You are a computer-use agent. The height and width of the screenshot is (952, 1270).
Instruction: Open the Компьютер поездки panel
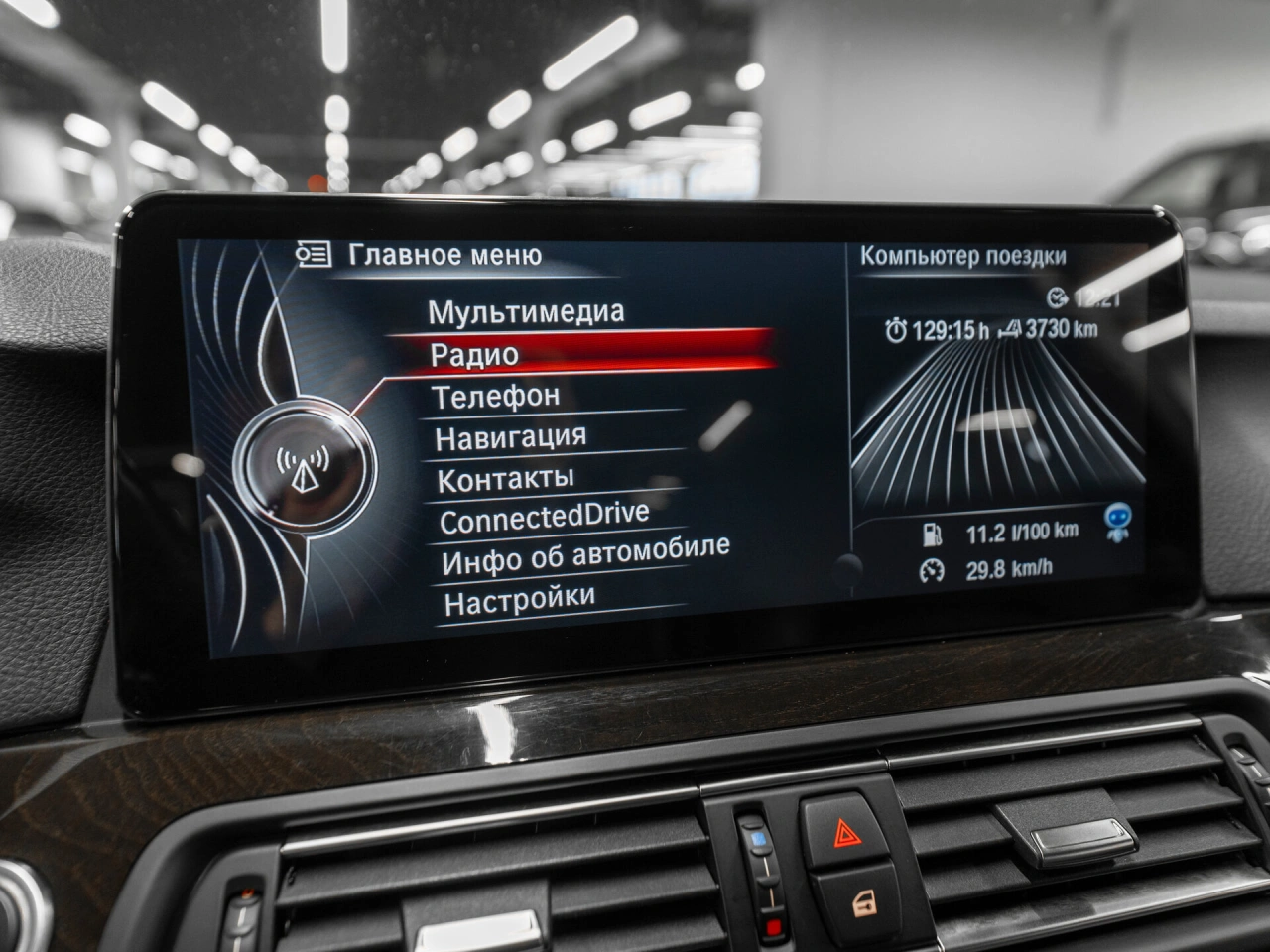tap(962, 256)
